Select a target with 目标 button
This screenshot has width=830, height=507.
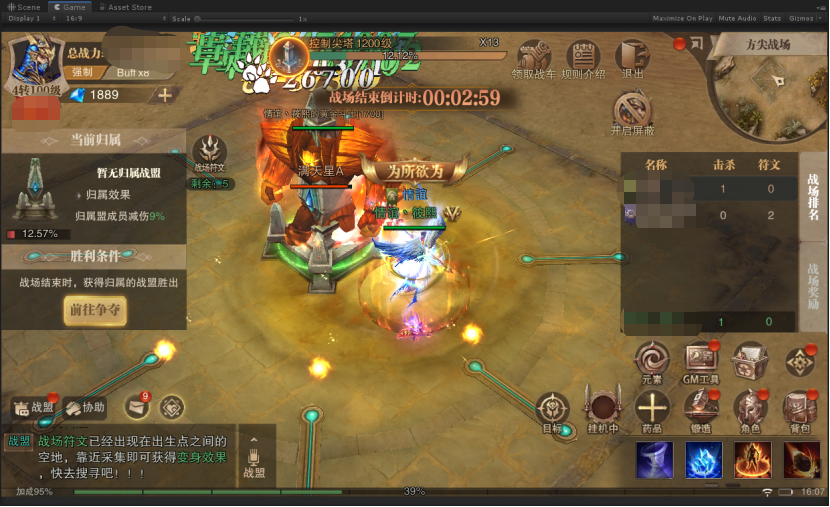tap(553, 410)
